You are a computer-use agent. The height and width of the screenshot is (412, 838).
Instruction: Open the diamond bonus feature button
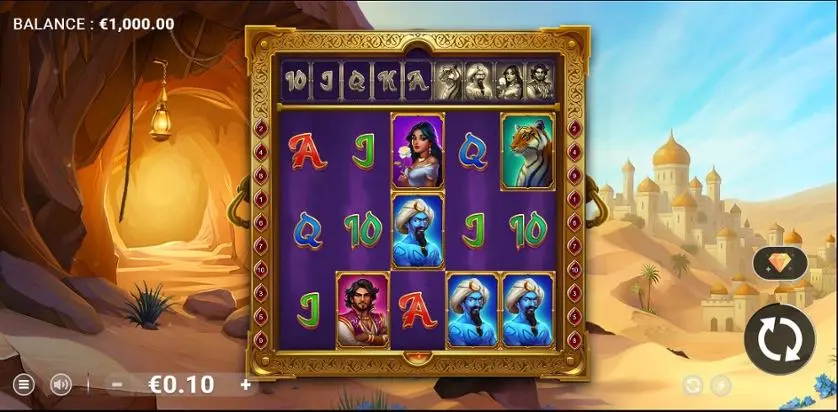(779, 263)
